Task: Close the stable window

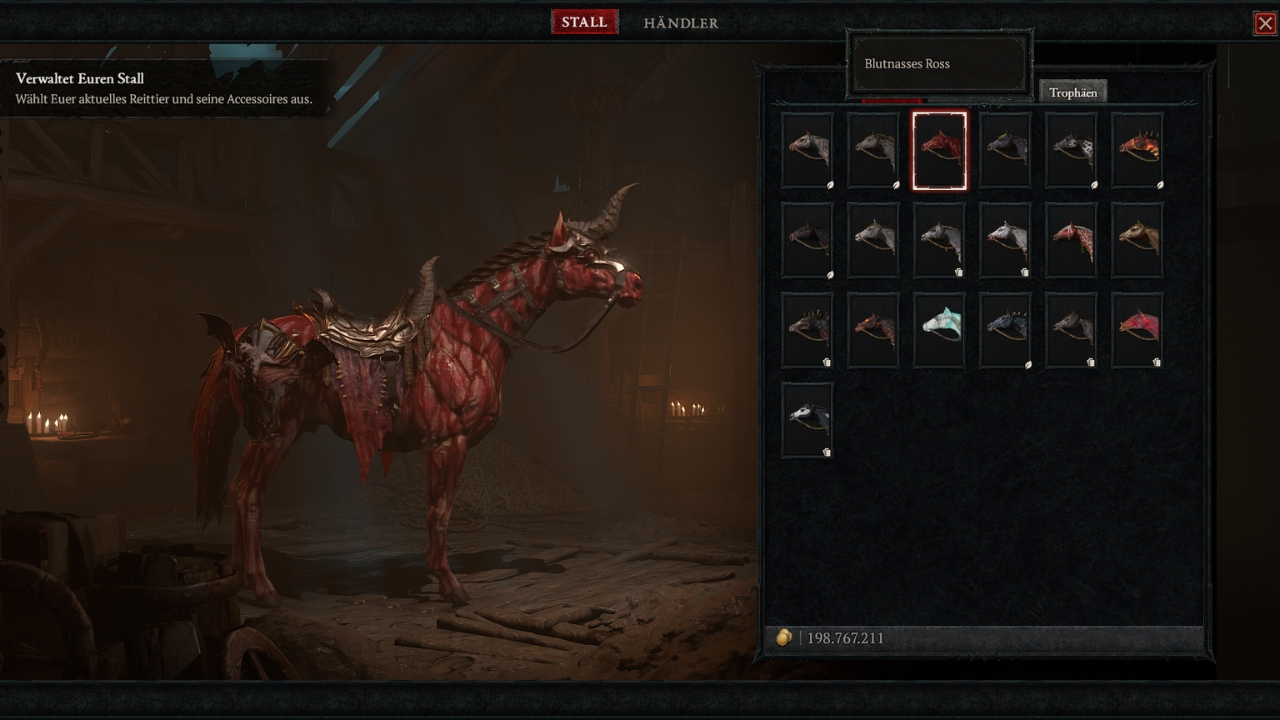Action: pyautogui.click(x=1265, y=23)
